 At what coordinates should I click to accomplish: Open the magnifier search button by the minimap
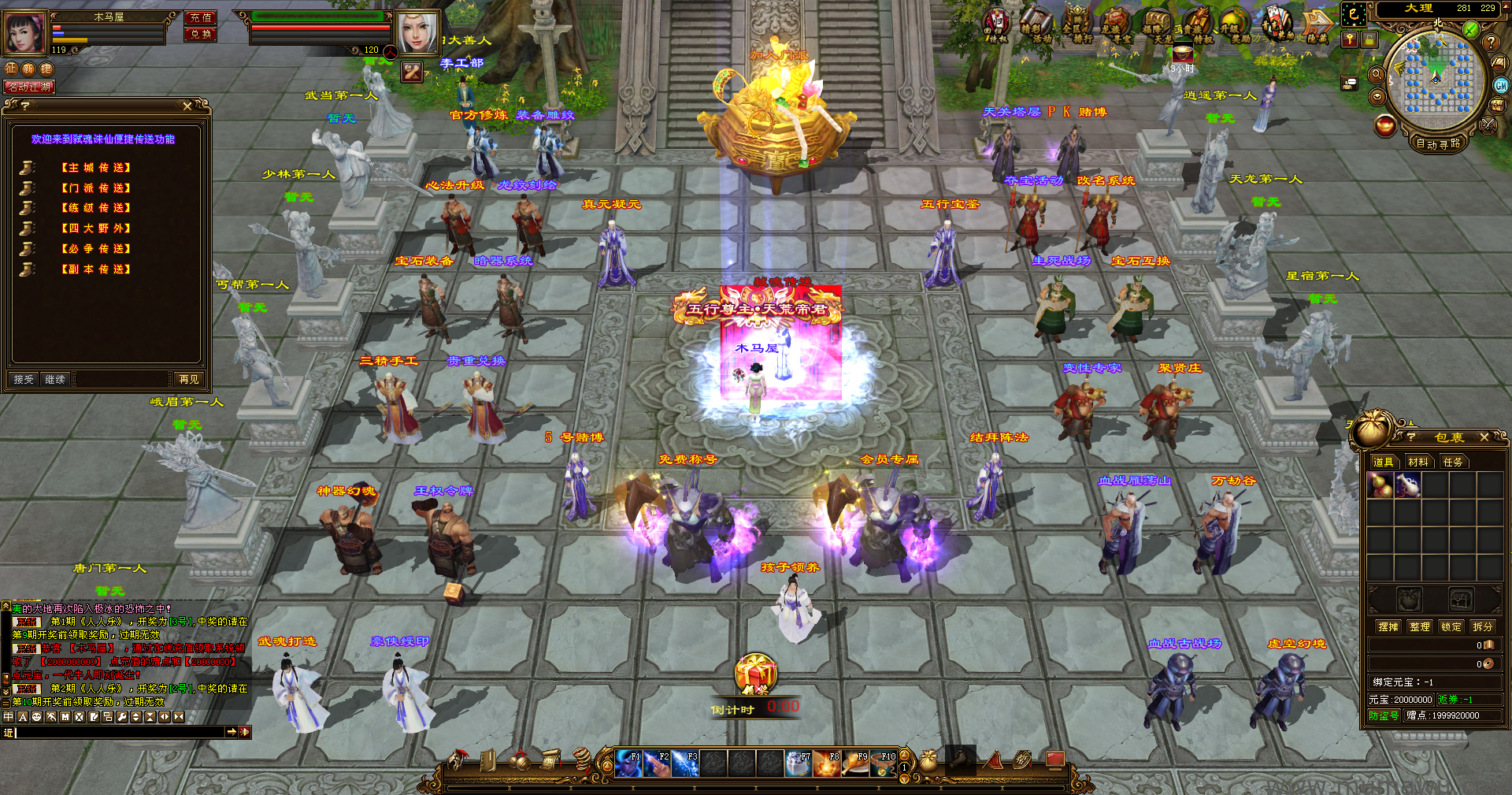pyautogui.click(x=1377, y=74)
